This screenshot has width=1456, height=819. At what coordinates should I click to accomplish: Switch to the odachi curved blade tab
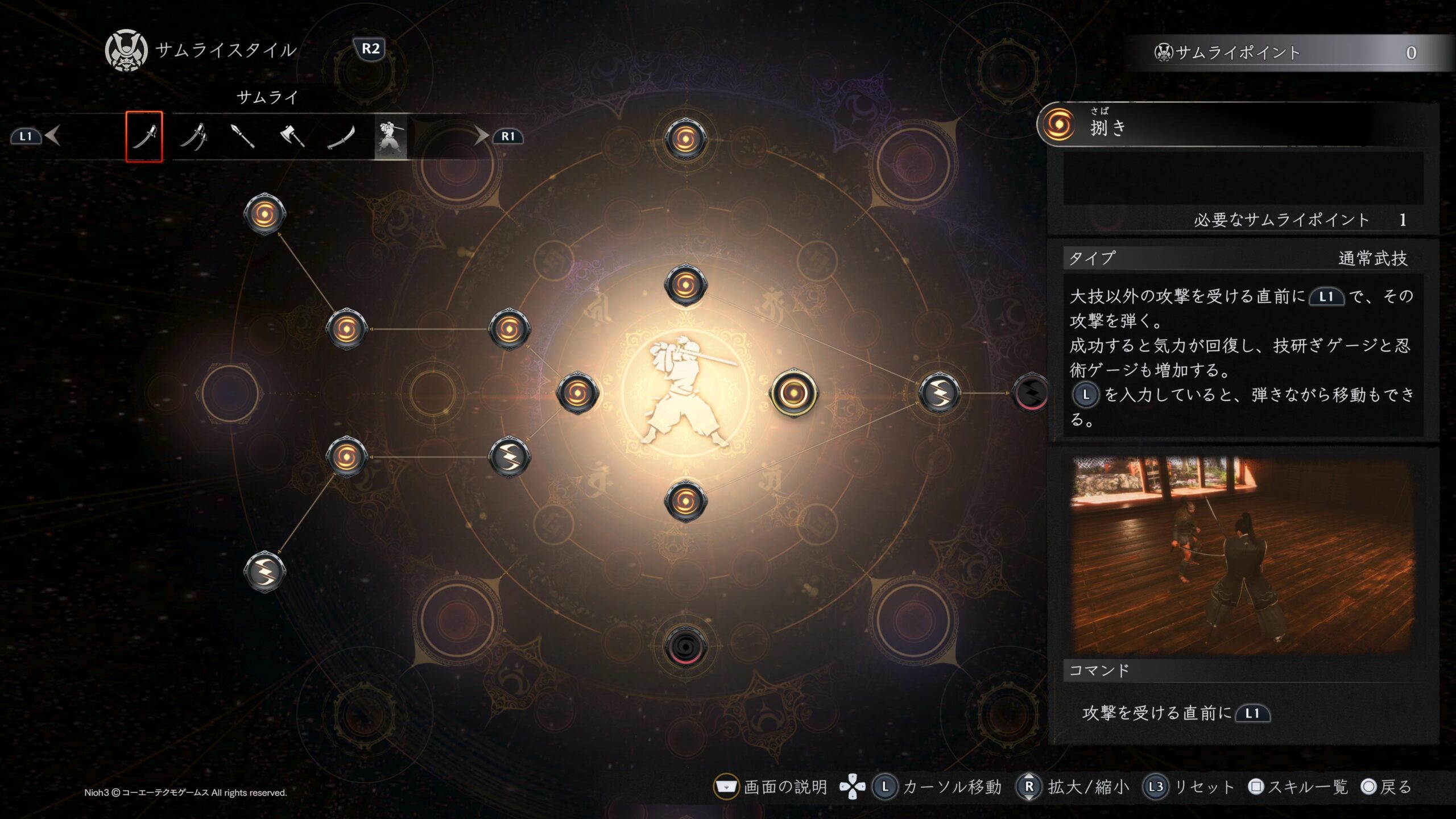tap(341, 136)
